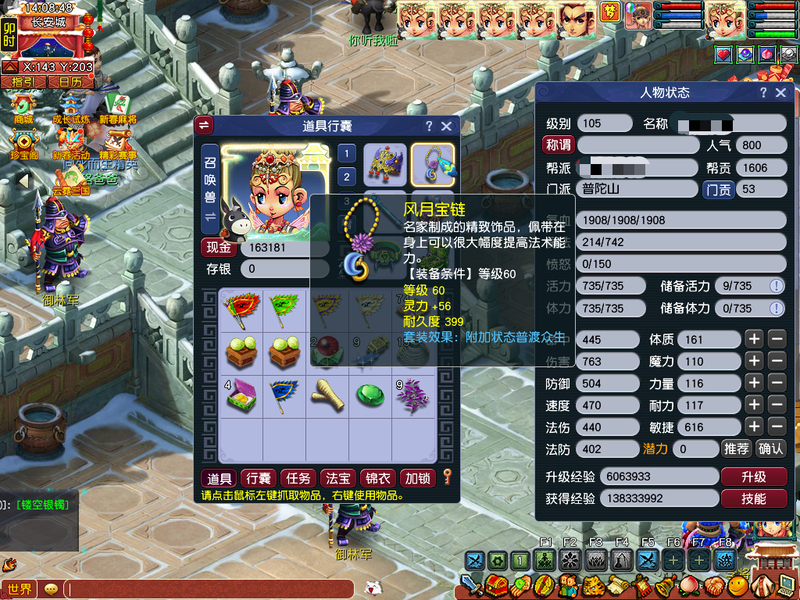Open the 日历 calendar button

[x=69, y=82]
